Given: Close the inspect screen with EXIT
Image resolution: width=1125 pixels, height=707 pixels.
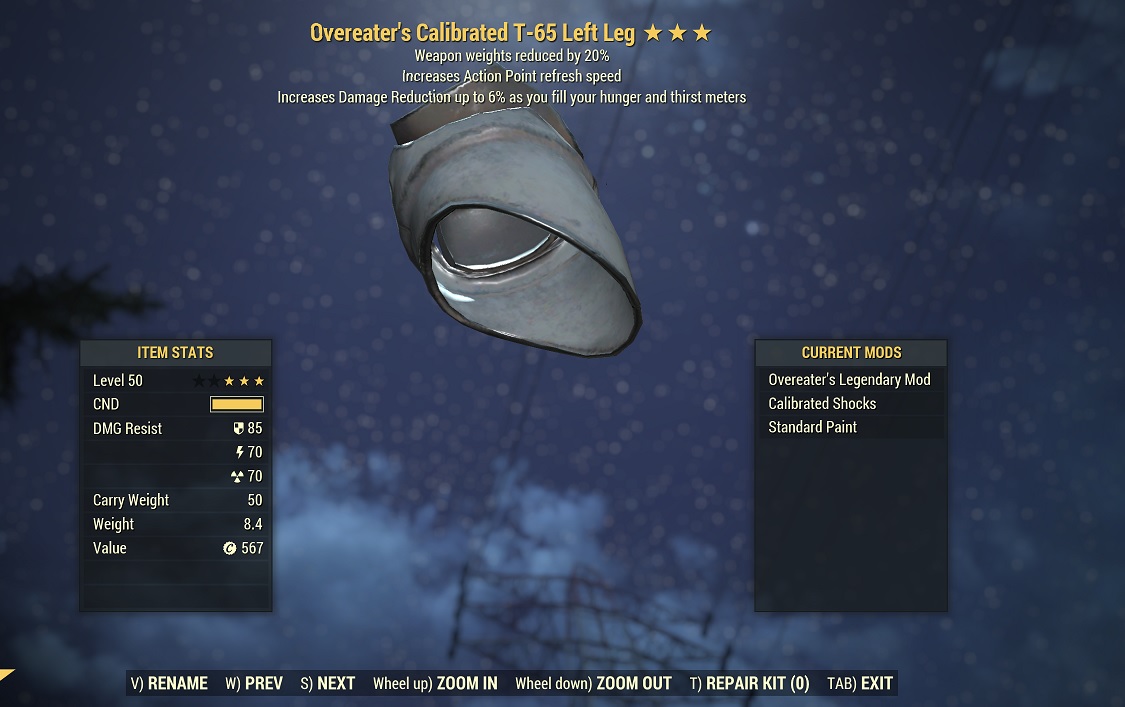Looking at the screenshot, I should pos(860,684).
